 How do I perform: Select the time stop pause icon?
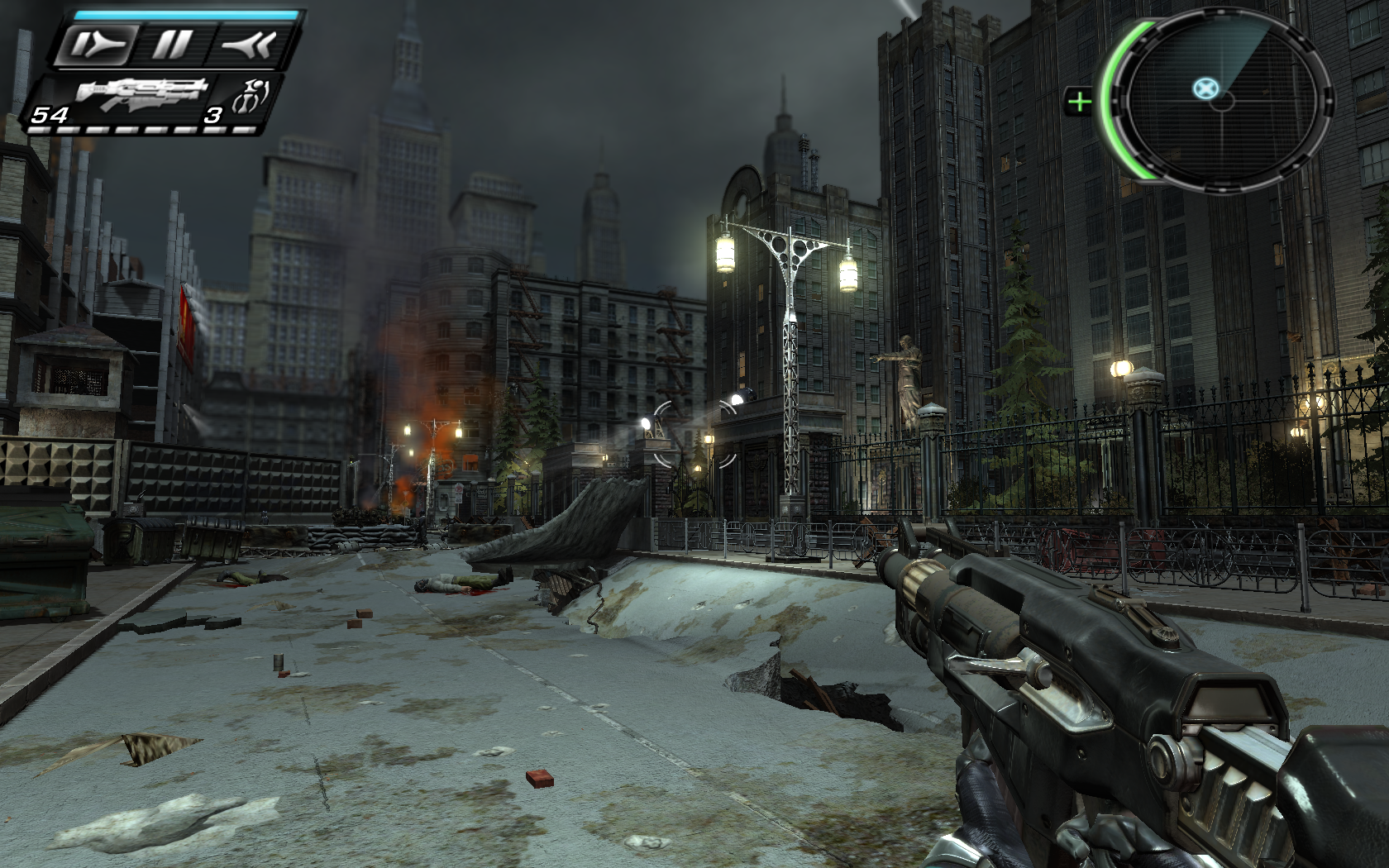point(171,45)
